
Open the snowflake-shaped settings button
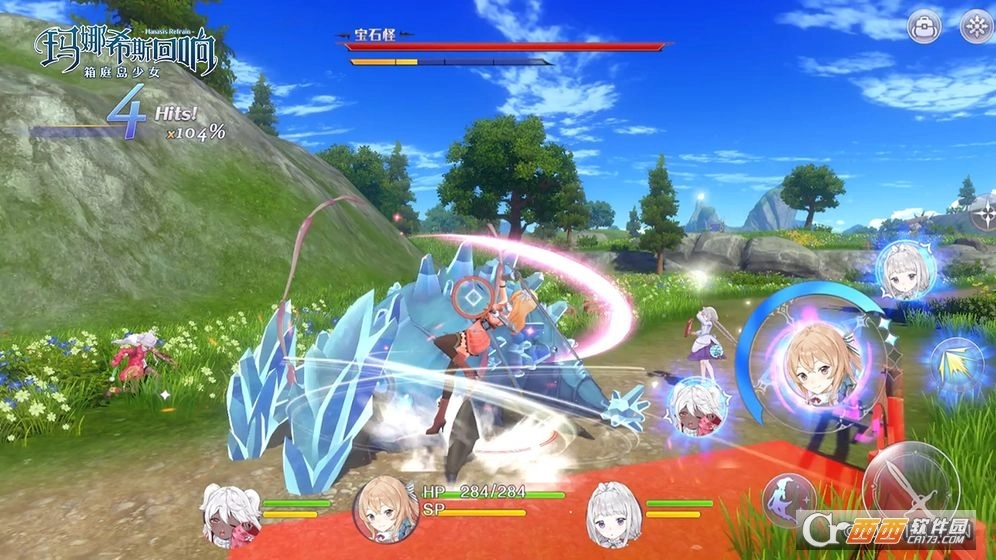(977, 27)
